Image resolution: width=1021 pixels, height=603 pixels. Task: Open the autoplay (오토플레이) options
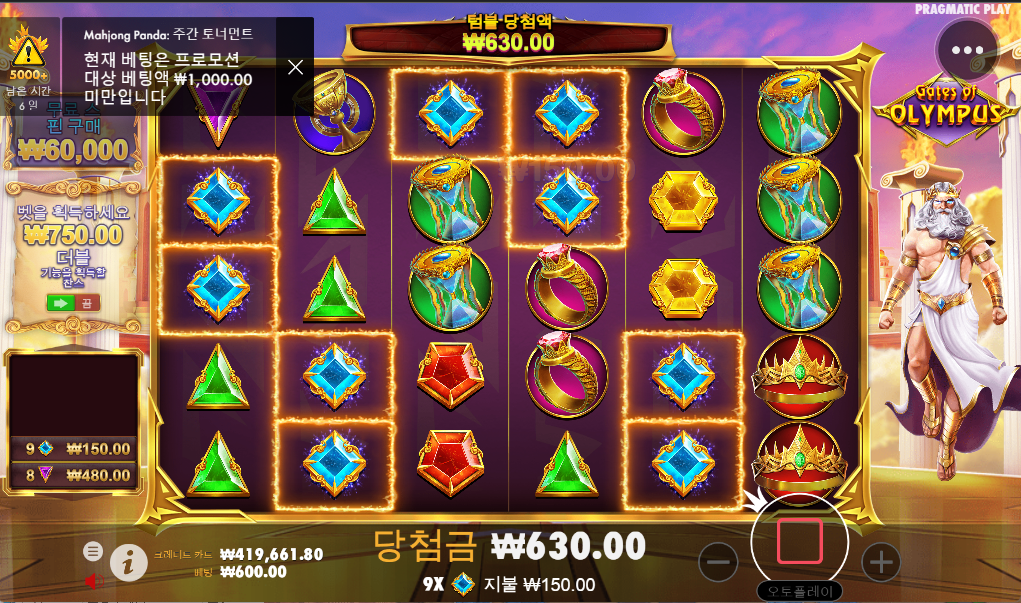click(799, 591)
